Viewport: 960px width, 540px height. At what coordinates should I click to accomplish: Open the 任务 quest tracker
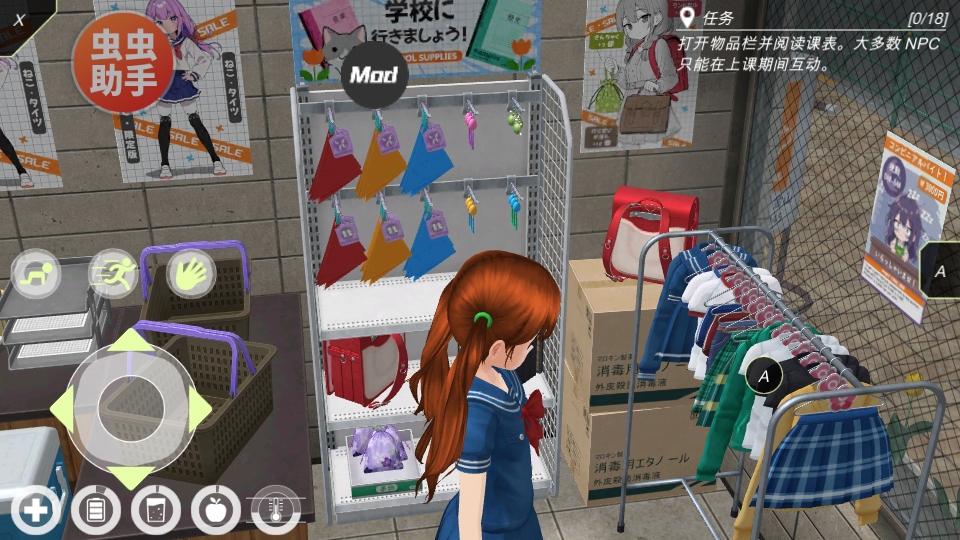(716, 18)
